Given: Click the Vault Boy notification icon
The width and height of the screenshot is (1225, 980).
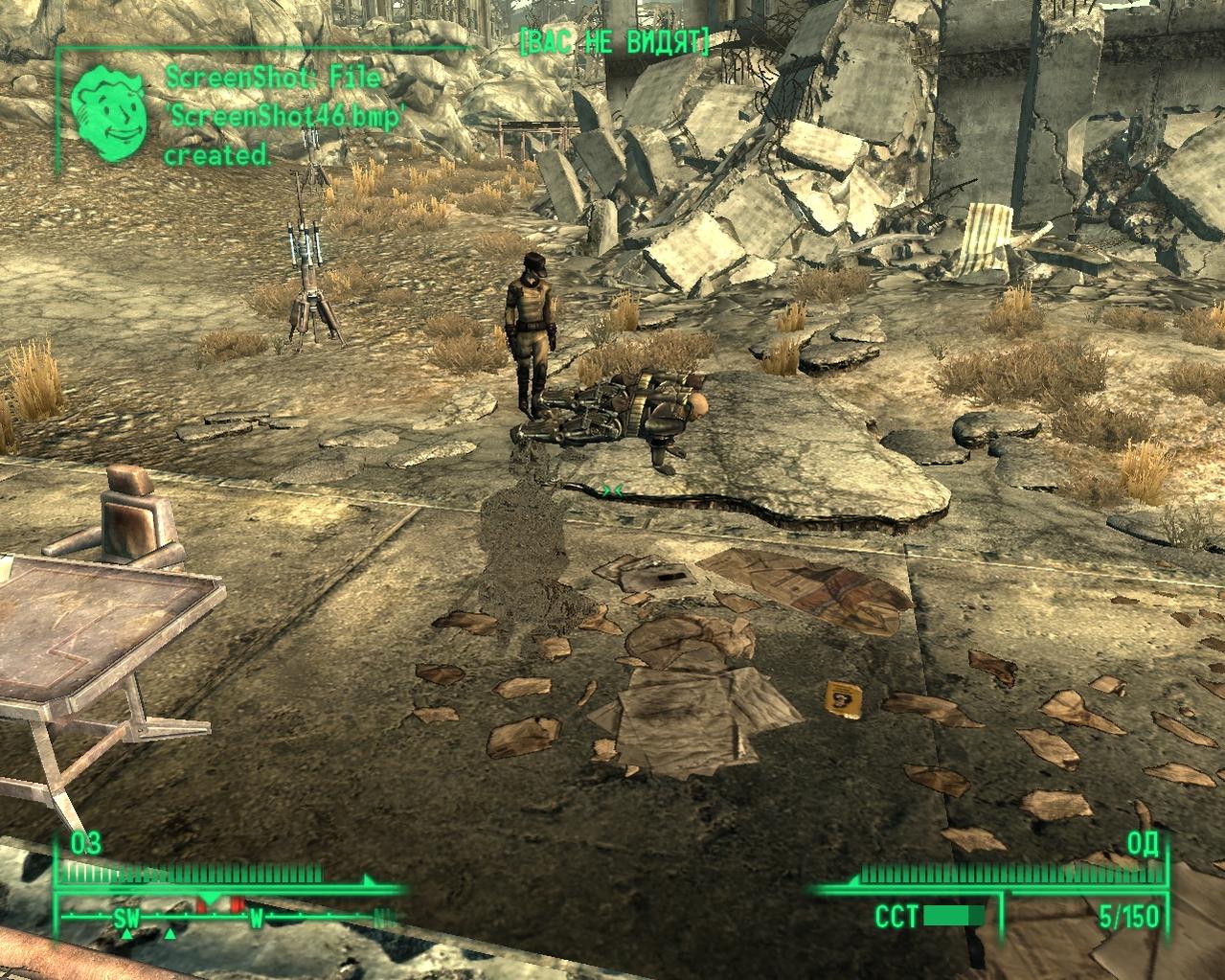Looking at the screenshot, I should pyautogui.click(x=110, y=113).
